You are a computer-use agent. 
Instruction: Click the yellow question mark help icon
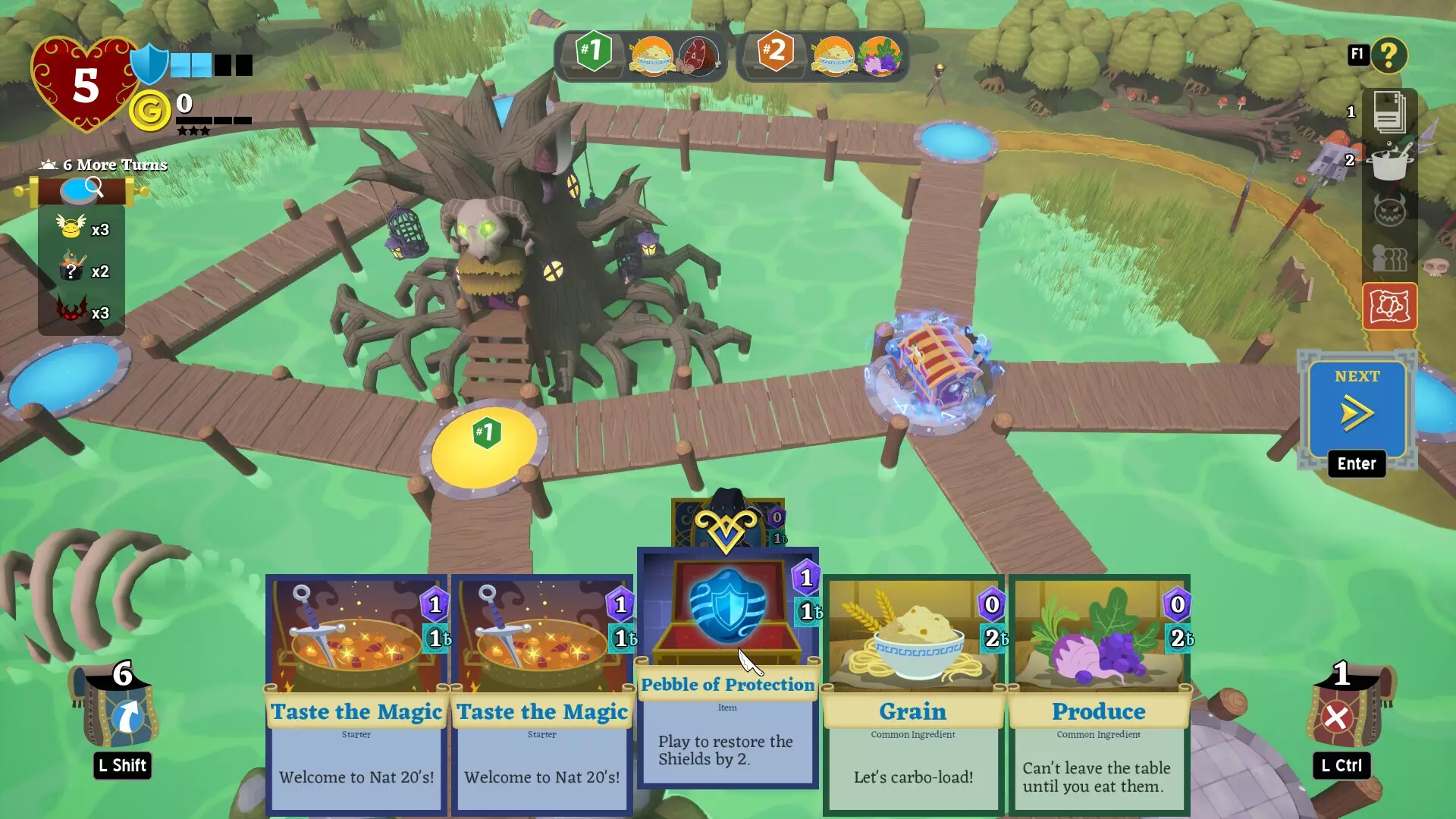[1390, 55]
